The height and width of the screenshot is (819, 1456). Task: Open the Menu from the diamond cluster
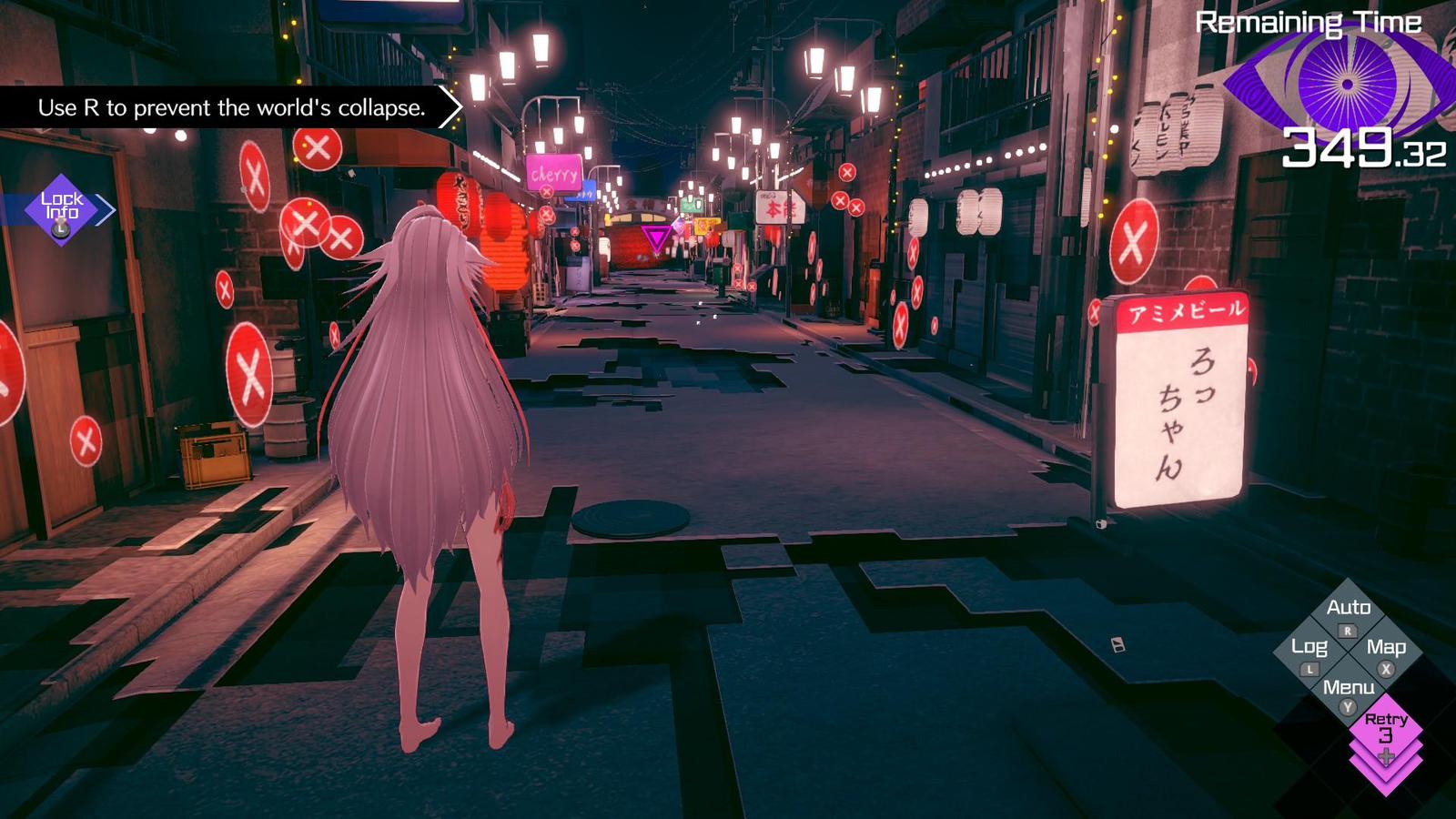(x=1350, y=688)
